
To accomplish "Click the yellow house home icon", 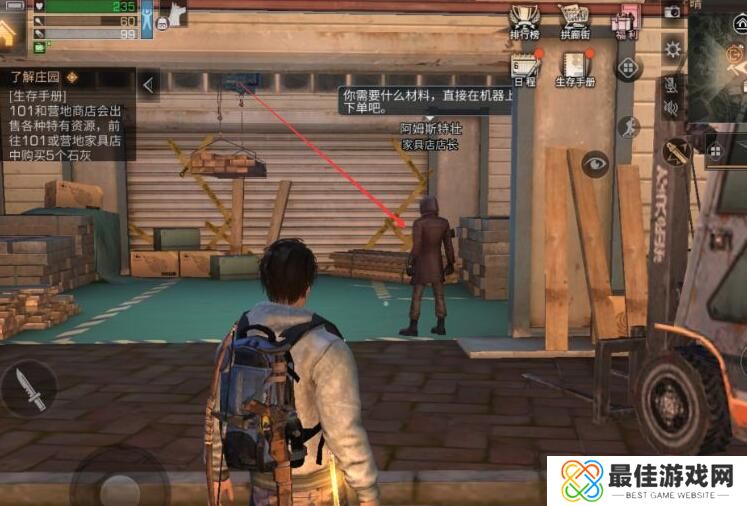I will 9,32.
